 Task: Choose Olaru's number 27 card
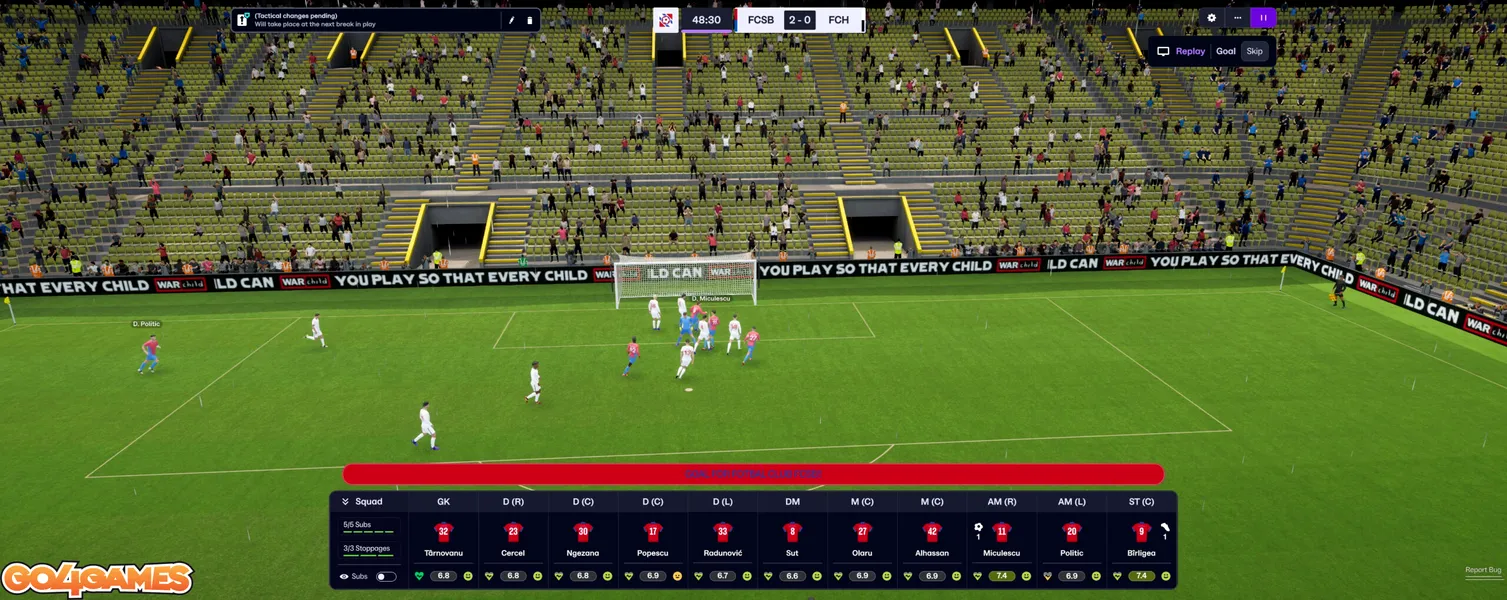pyautogui.click(x=862, y=540)
